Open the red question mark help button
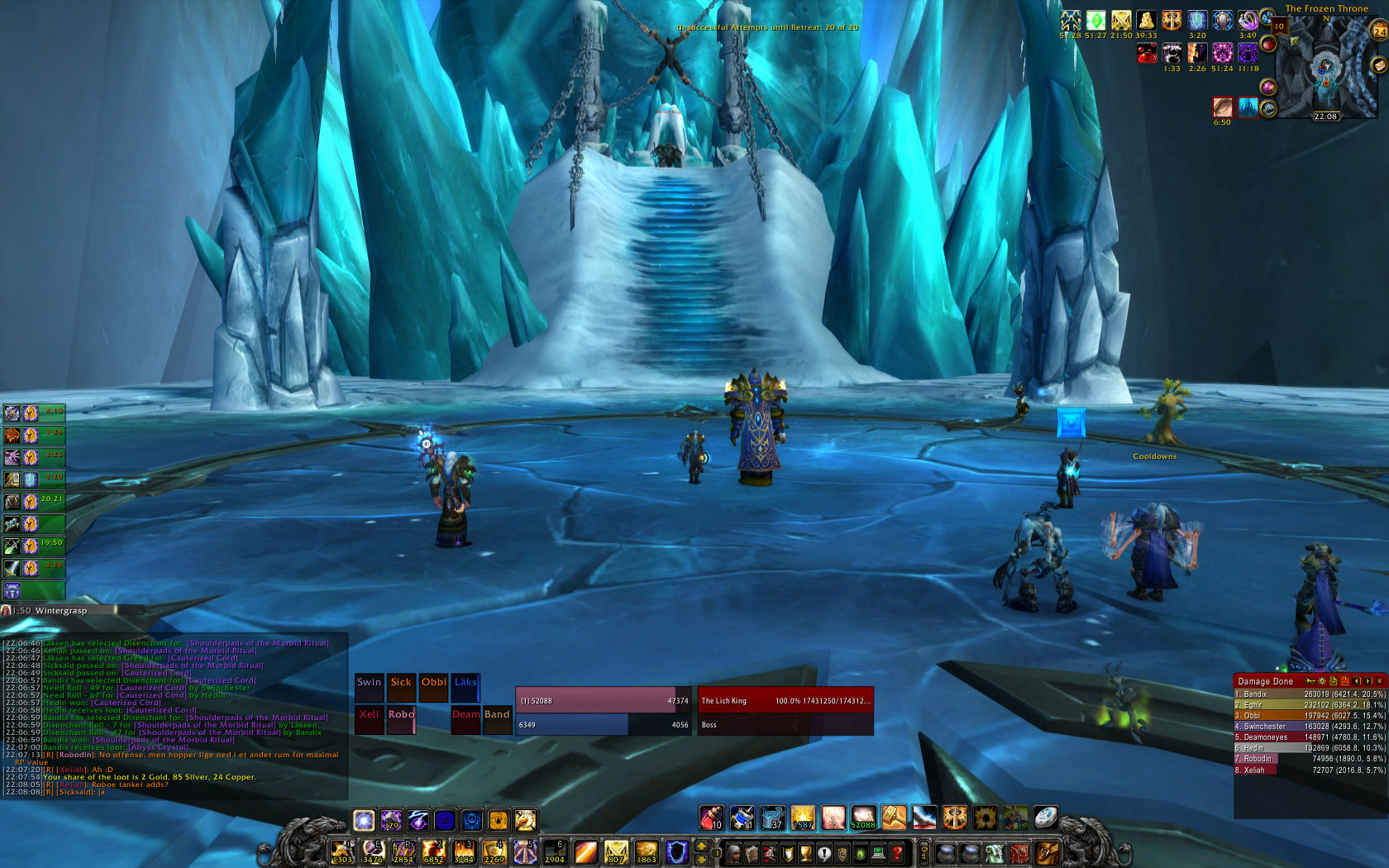The width and height of the screenshot is (1389, 868). pos(897,853)
